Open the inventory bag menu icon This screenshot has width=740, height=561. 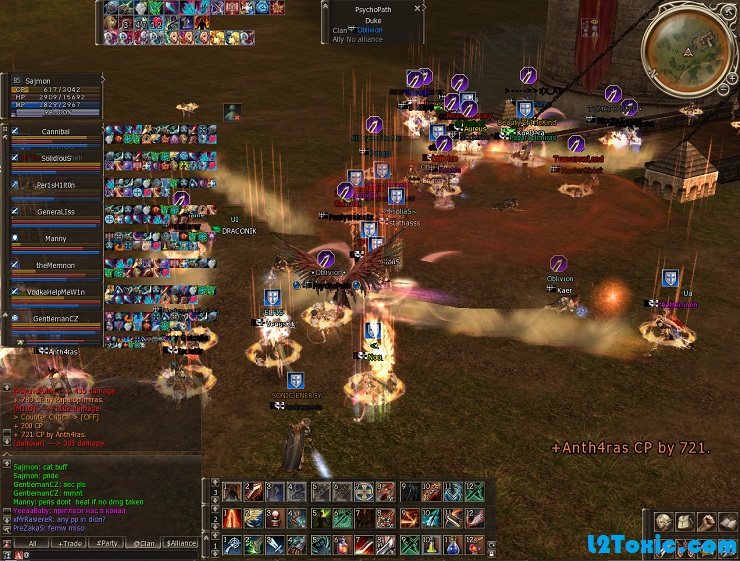click(685, 522)
